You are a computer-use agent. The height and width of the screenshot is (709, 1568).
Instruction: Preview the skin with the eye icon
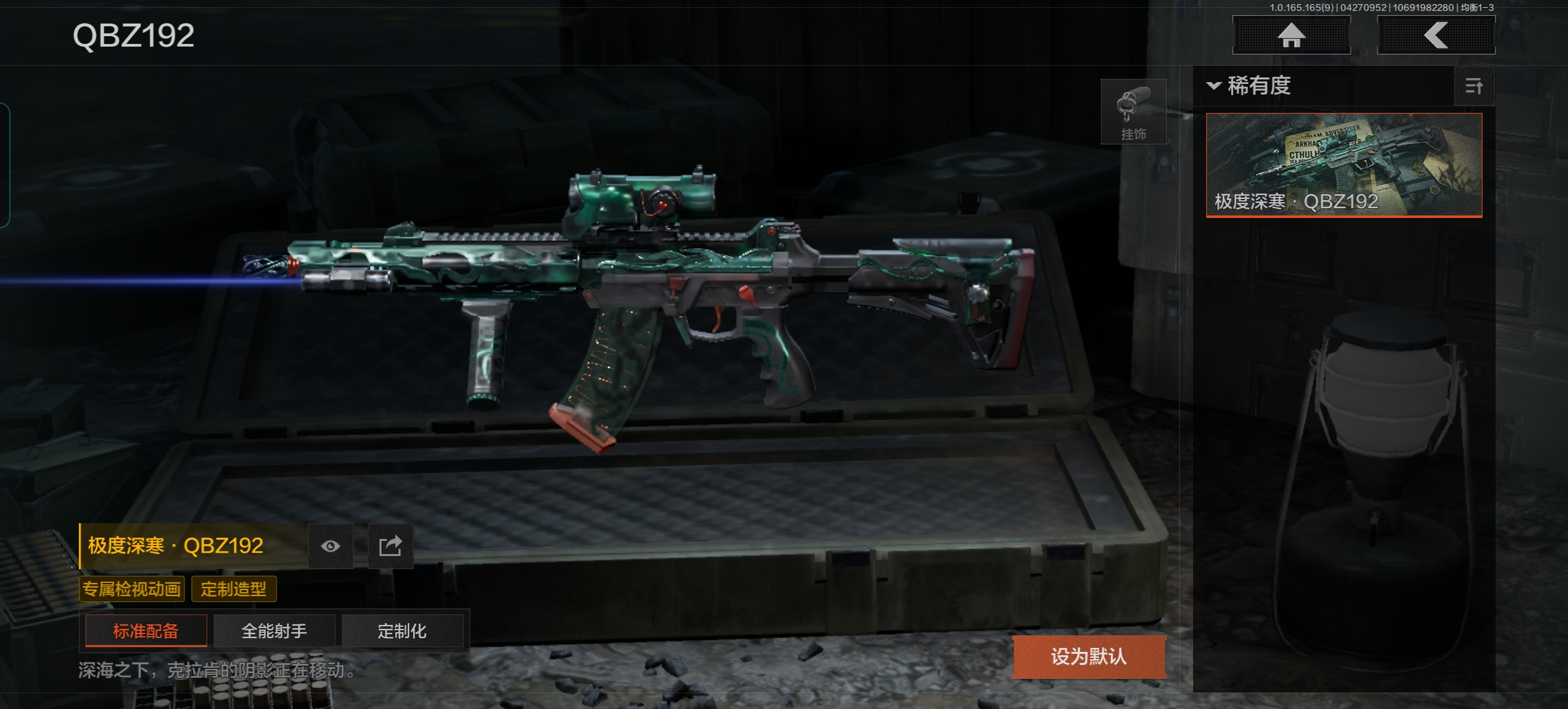tap(330, 546)
